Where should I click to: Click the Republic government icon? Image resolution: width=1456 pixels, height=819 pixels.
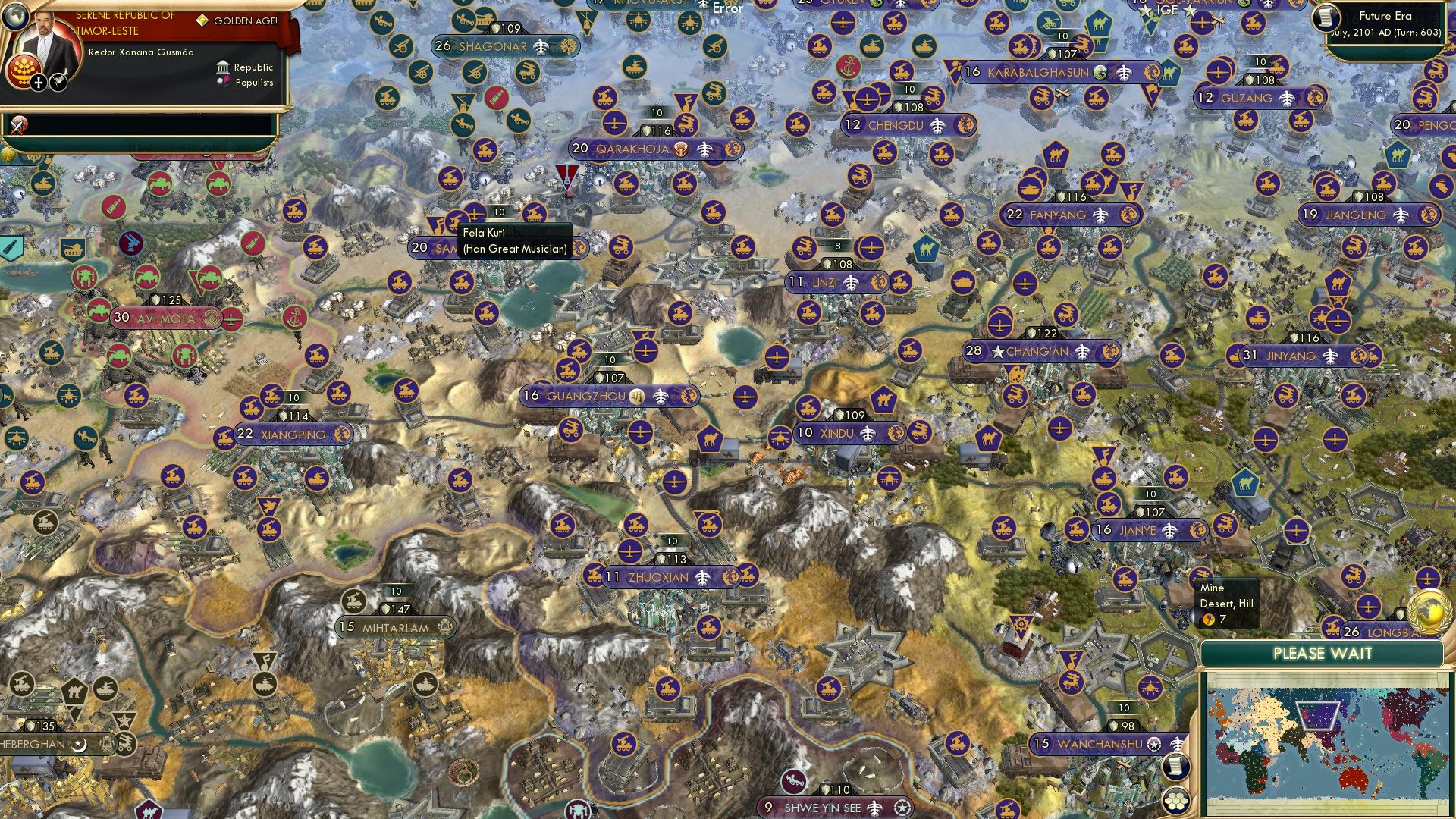(x=222, y=67)
